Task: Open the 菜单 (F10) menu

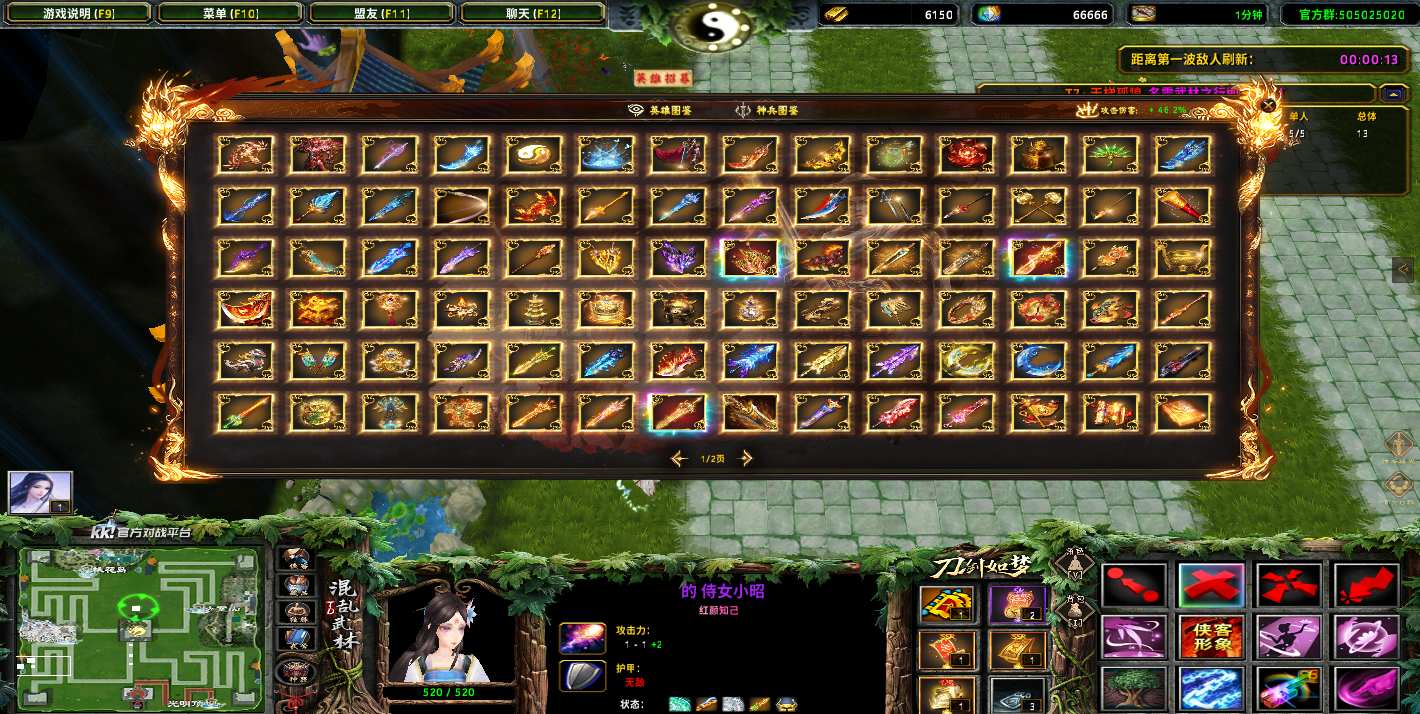Action: pos(230,13)
